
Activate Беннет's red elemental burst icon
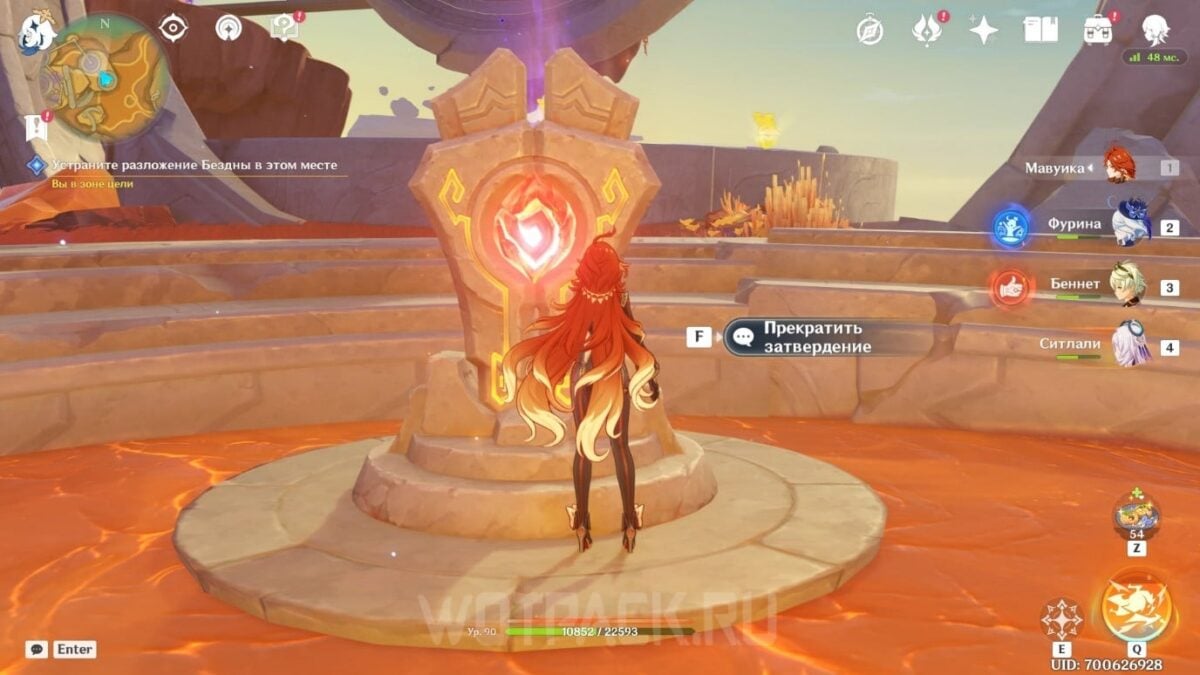point(1011,287)
